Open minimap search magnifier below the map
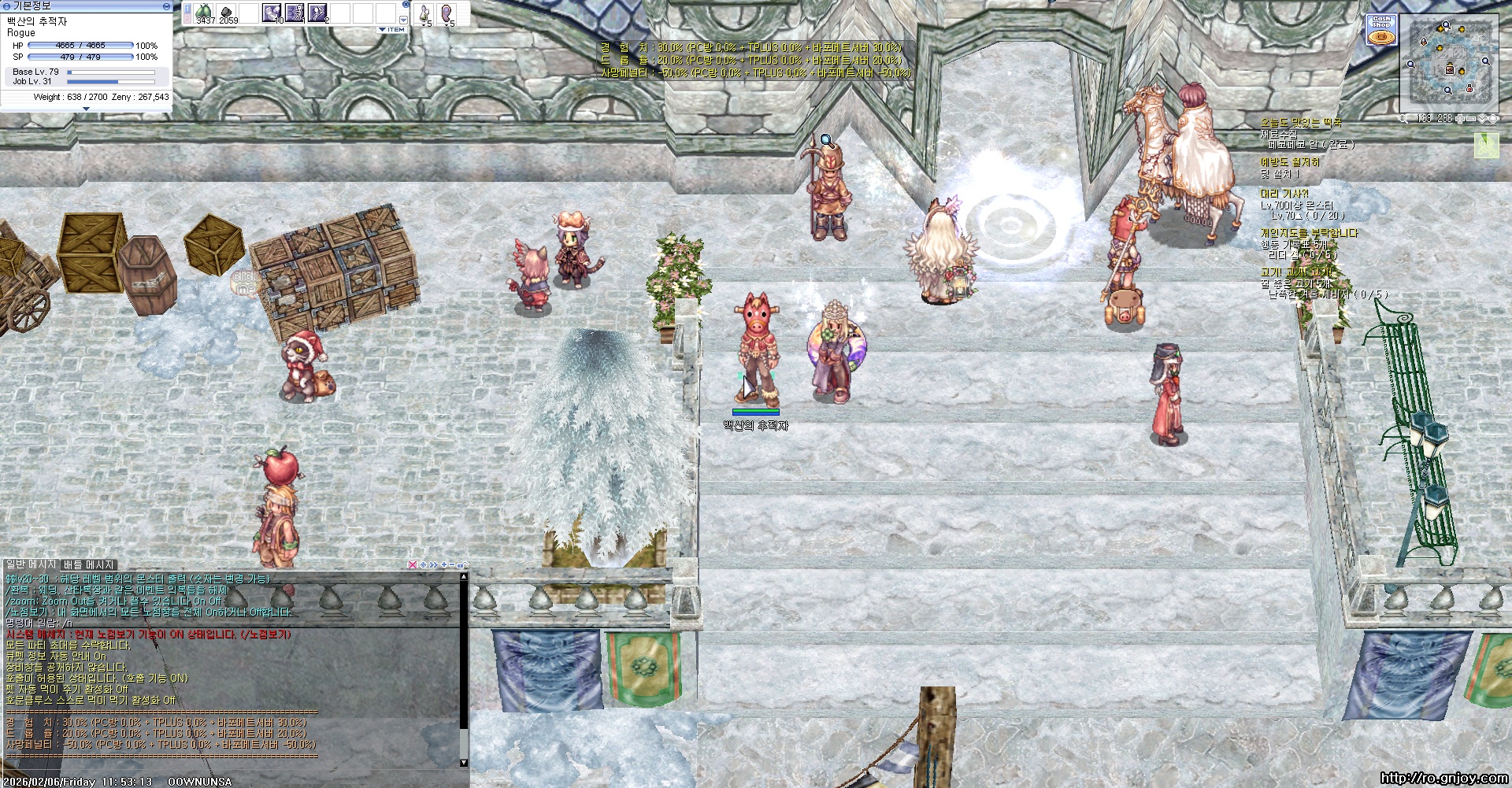 point(1403,119)
